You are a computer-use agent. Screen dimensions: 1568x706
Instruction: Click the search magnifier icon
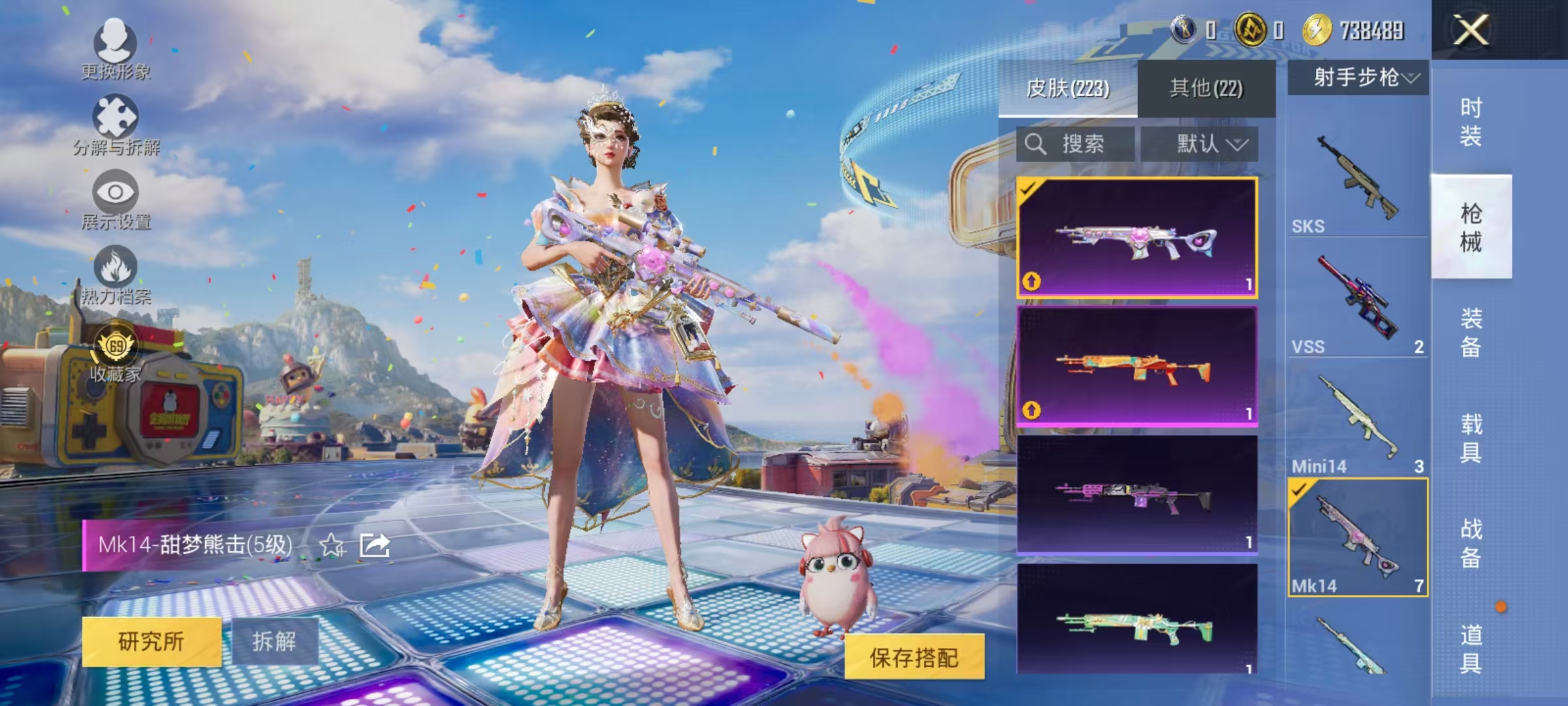pos(1036,144)
